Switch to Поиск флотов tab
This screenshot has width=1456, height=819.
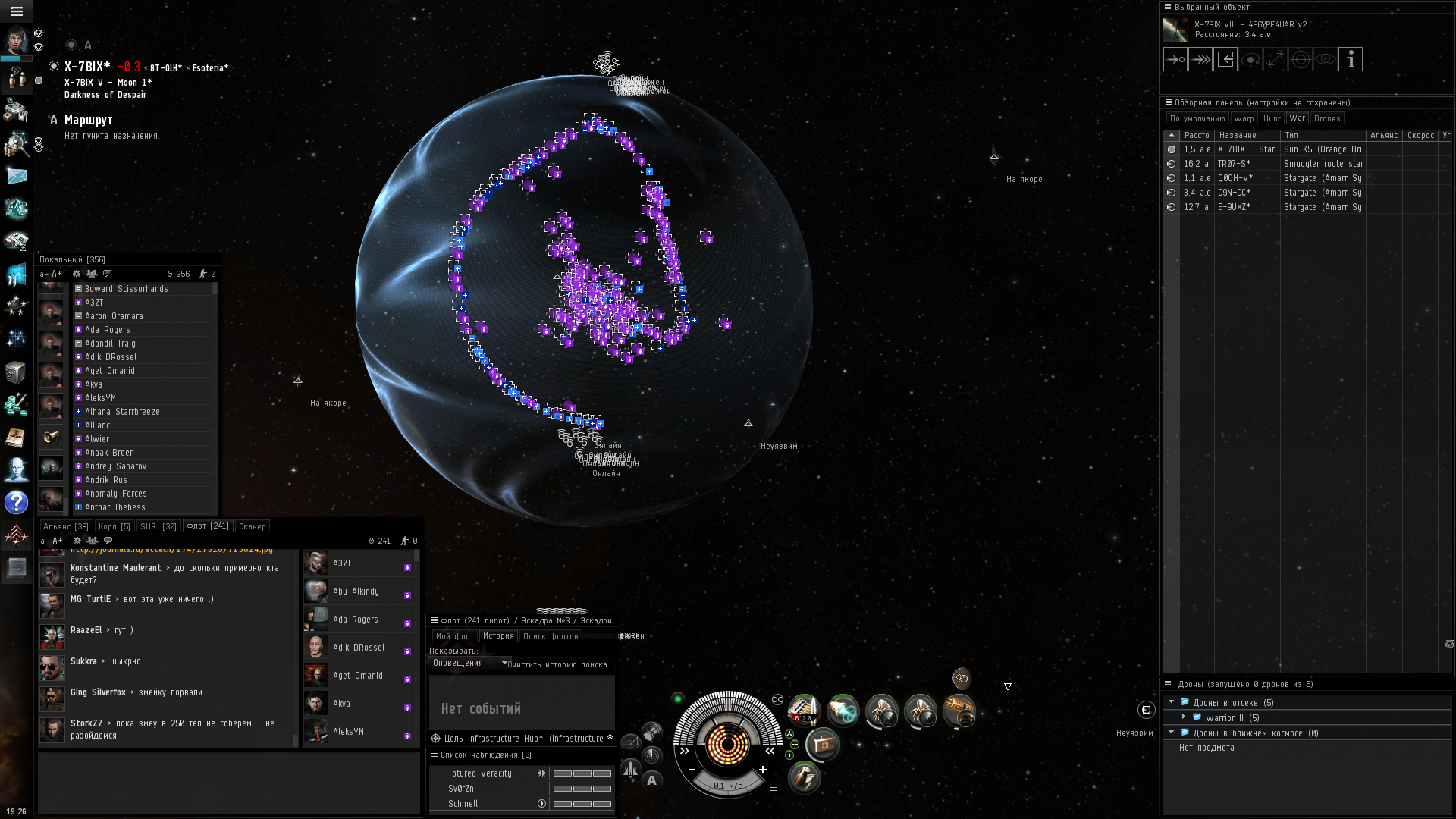coord(551,636)
